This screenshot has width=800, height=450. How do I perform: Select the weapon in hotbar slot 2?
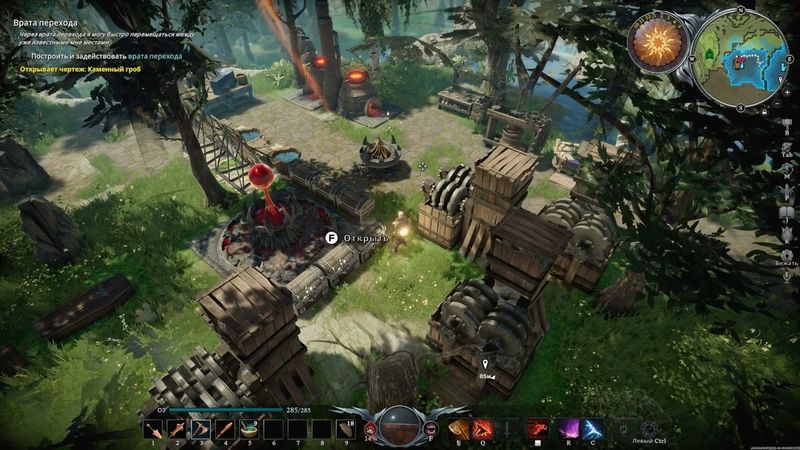(176, 428)
